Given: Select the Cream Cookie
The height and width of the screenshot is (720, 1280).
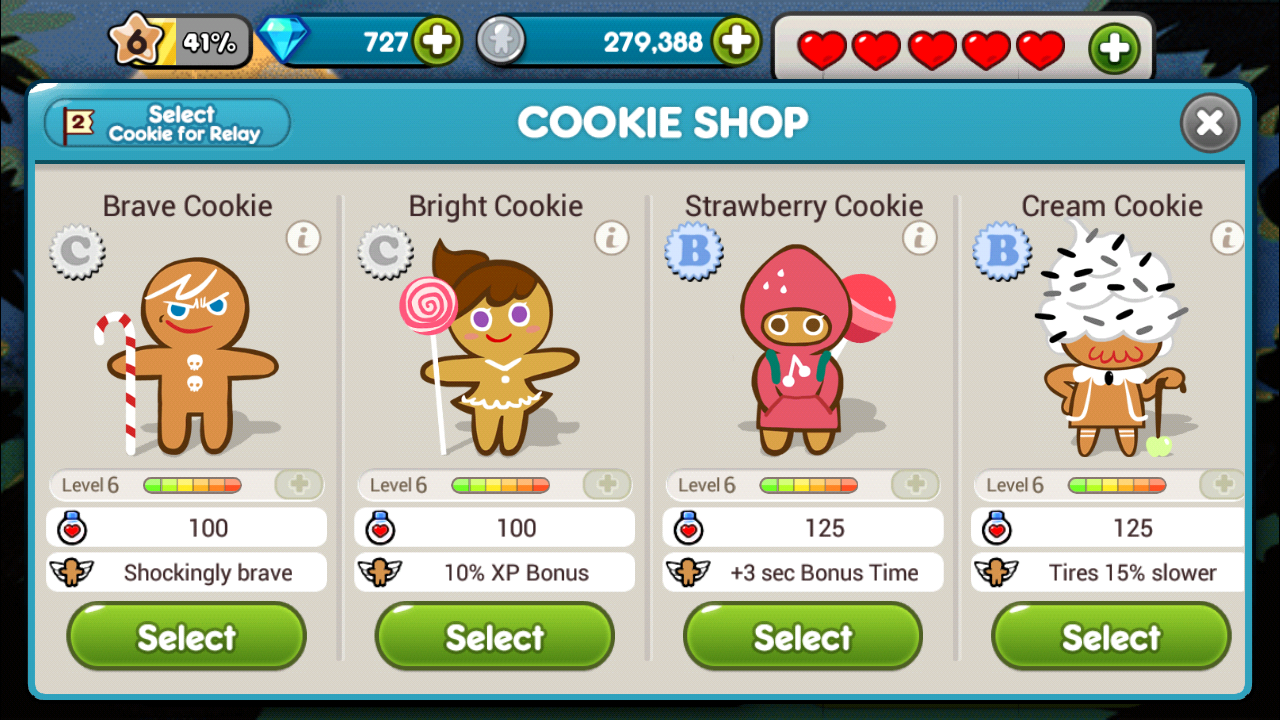Looking at the screenshot, I should click(1110, 637).
